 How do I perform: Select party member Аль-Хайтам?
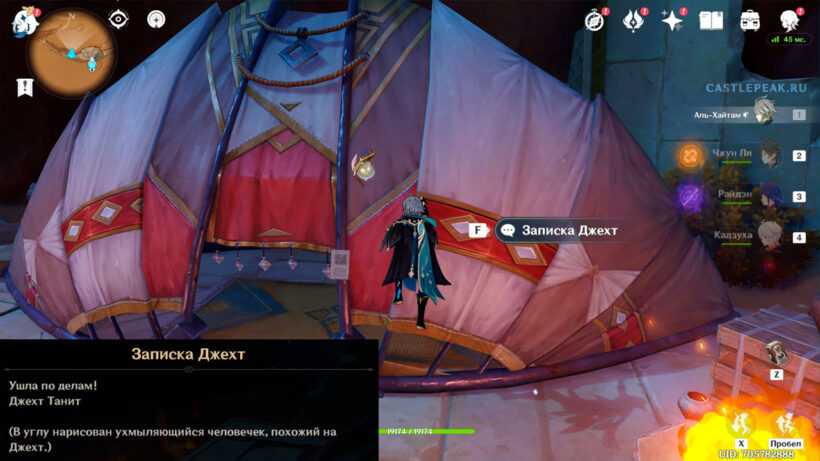[764, 114]
